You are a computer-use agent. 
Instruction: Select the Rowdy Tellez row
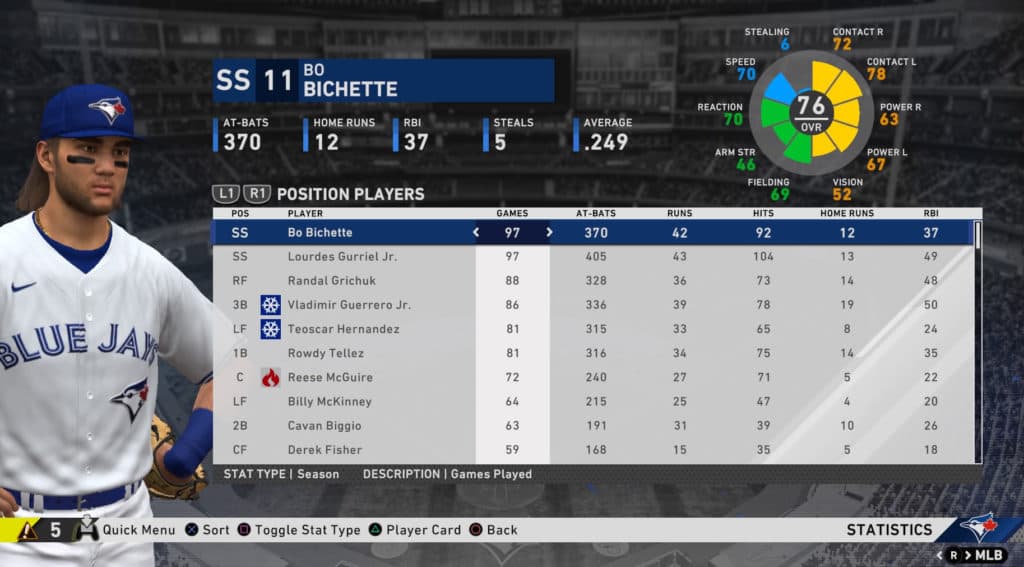click(325, 353)
